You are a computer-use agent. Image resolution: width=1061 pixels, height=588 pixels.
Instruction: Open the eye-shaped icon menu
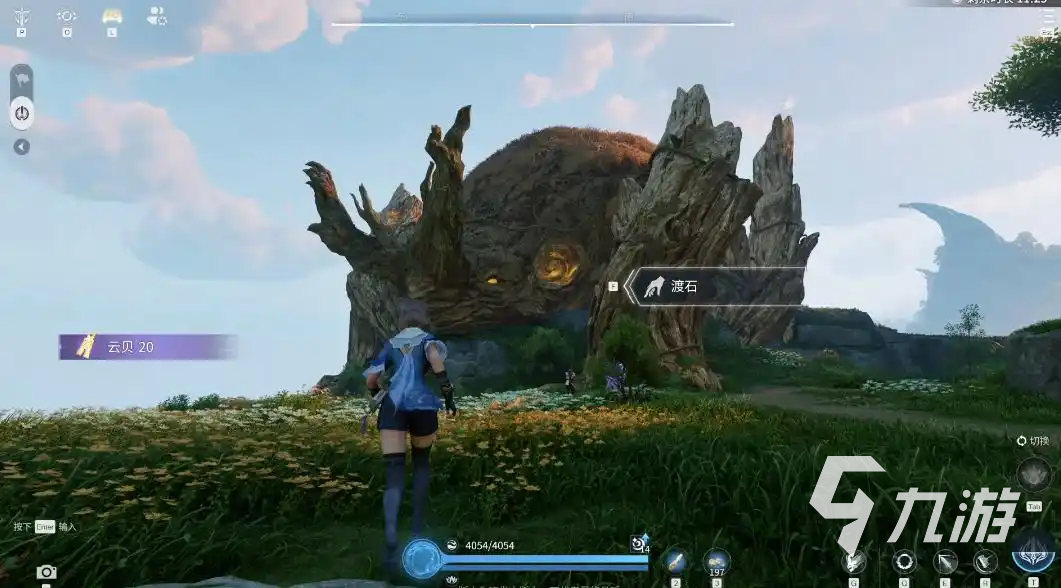coord(67,16)
